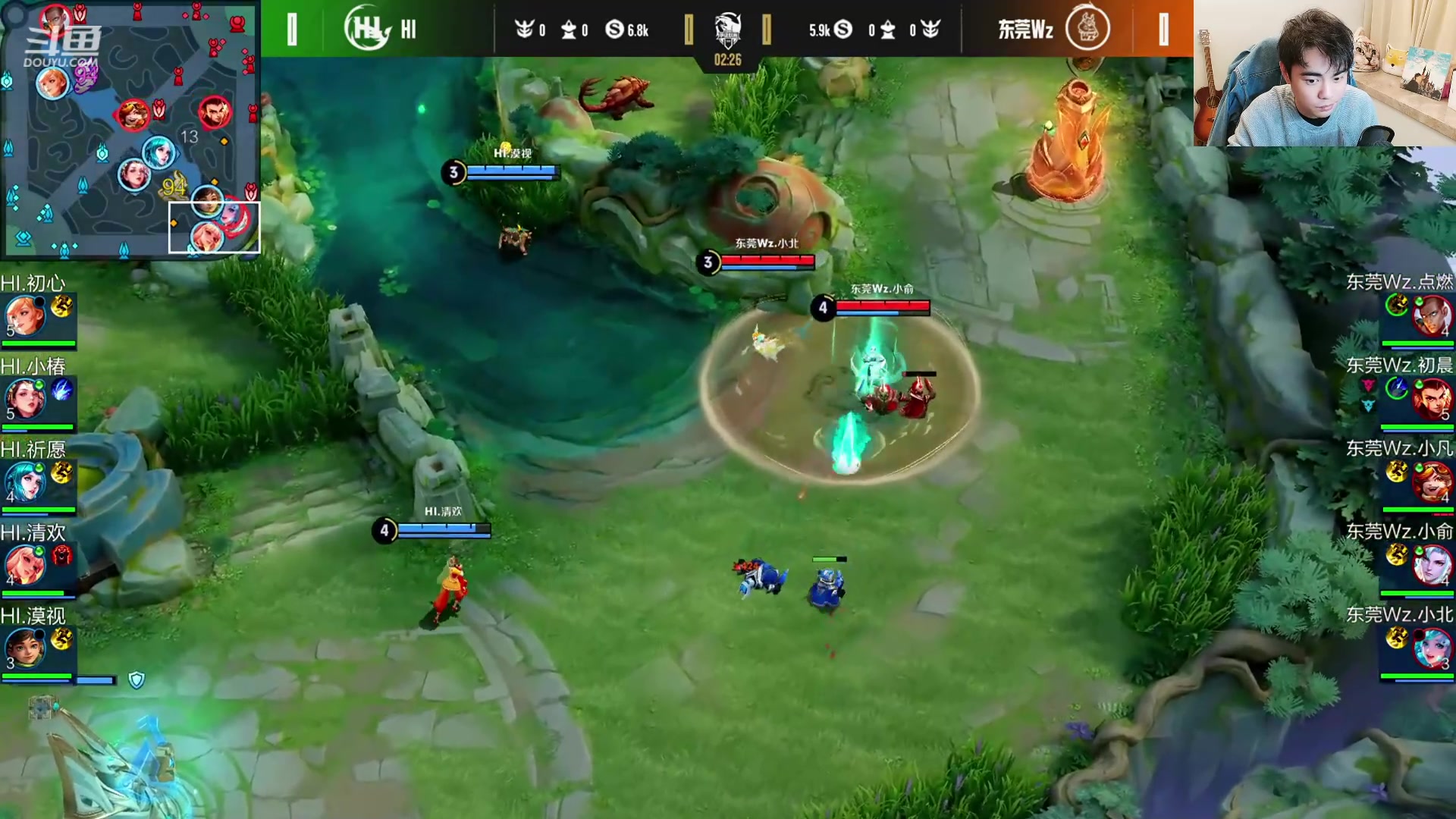Select HI.初心 player portrait
Image resolution: width=1456 pixels, height=819 pixels.
click(25, 315)
